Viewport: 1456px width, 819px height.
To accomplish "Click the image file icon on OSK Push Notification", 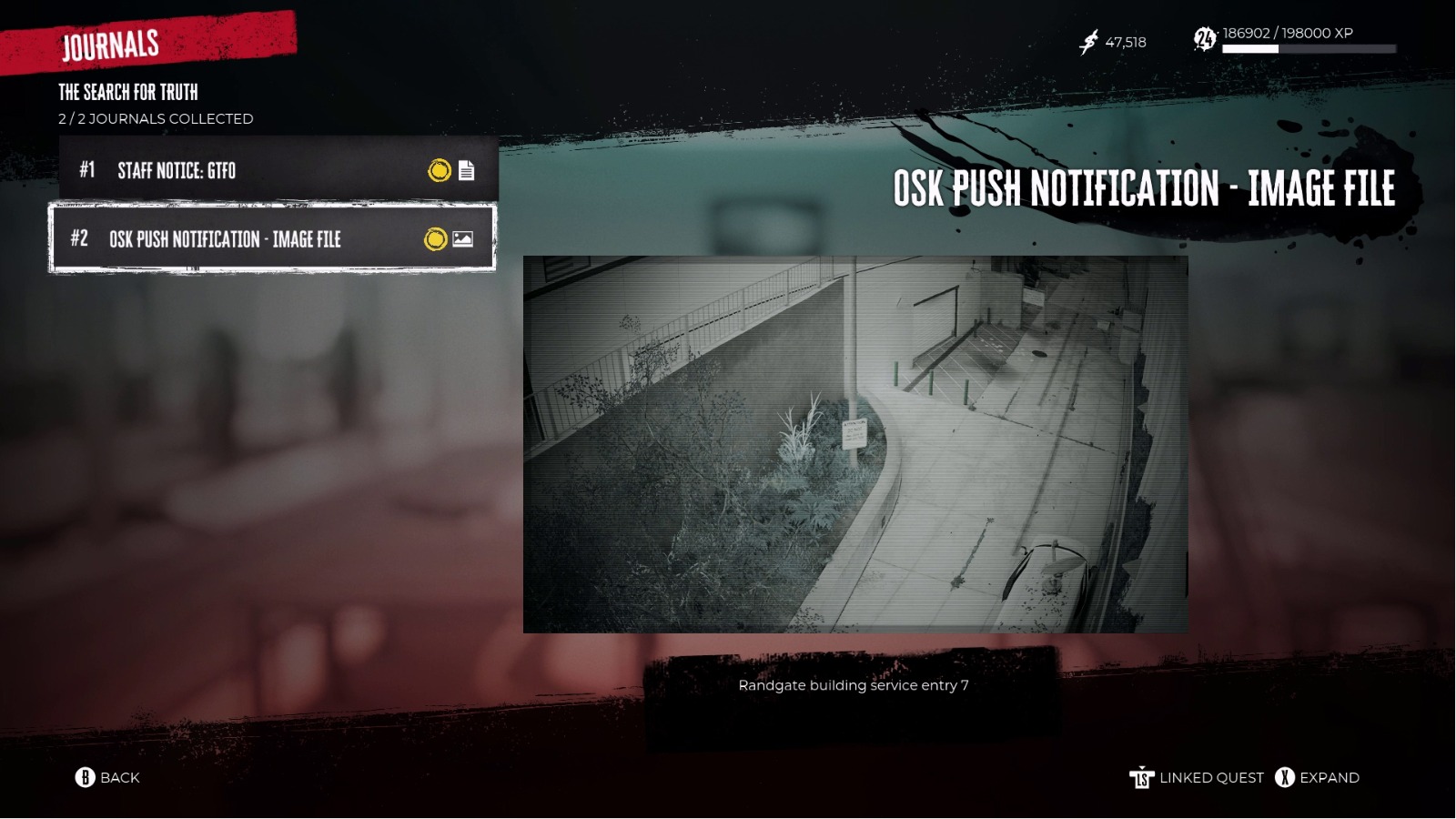I will (x=464, y=239).
